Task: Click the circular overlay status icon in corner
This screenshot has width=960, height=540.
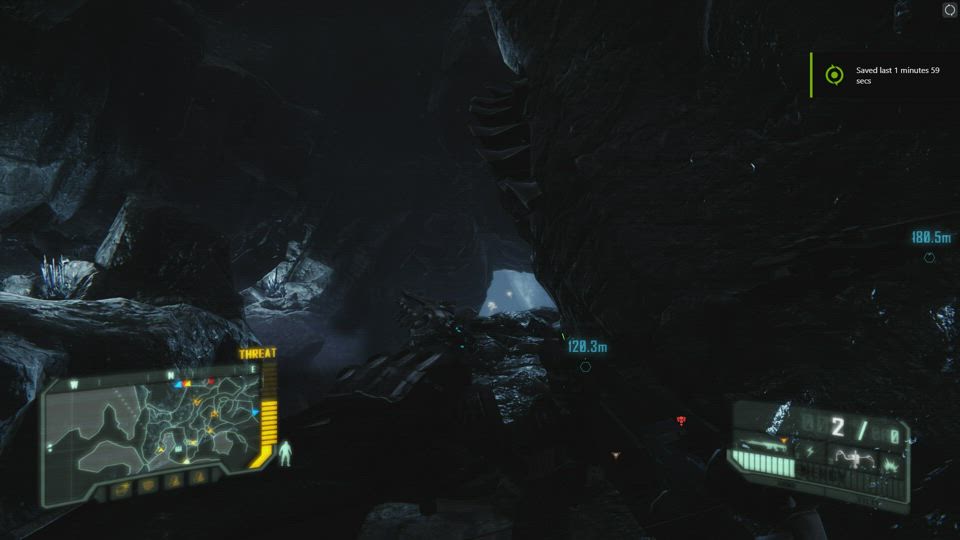Action: (x=949, y=10)
